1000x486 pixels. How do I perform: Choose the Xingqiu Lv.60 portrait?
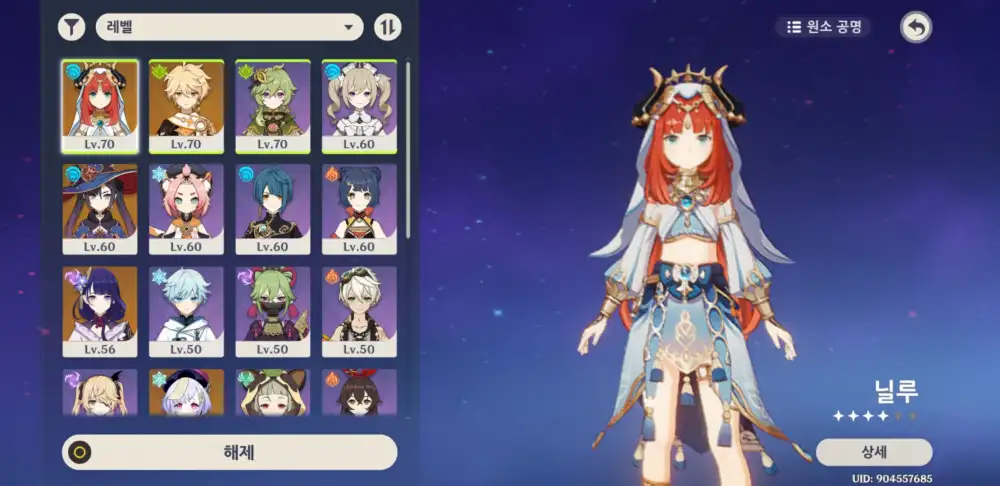272,208
